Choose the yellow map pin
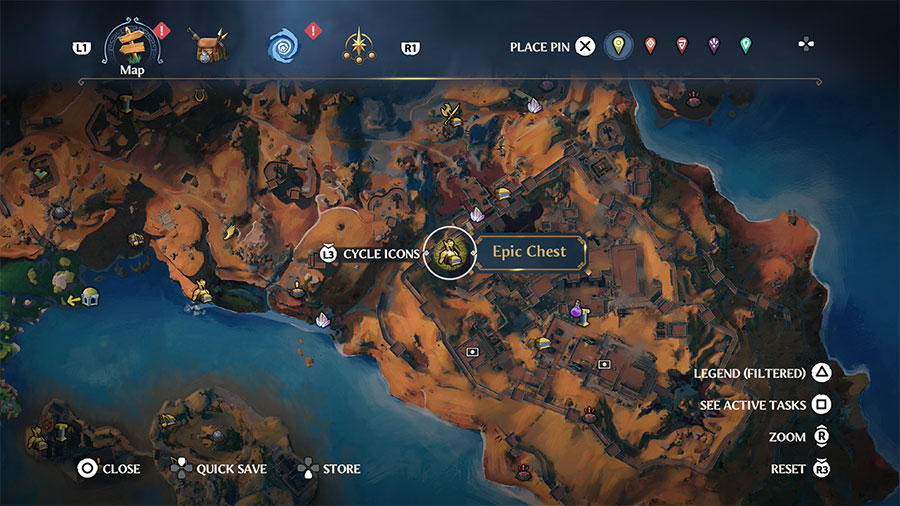This screenshot has width=900, height=506. pyautogui.click(x=619, y=46)
